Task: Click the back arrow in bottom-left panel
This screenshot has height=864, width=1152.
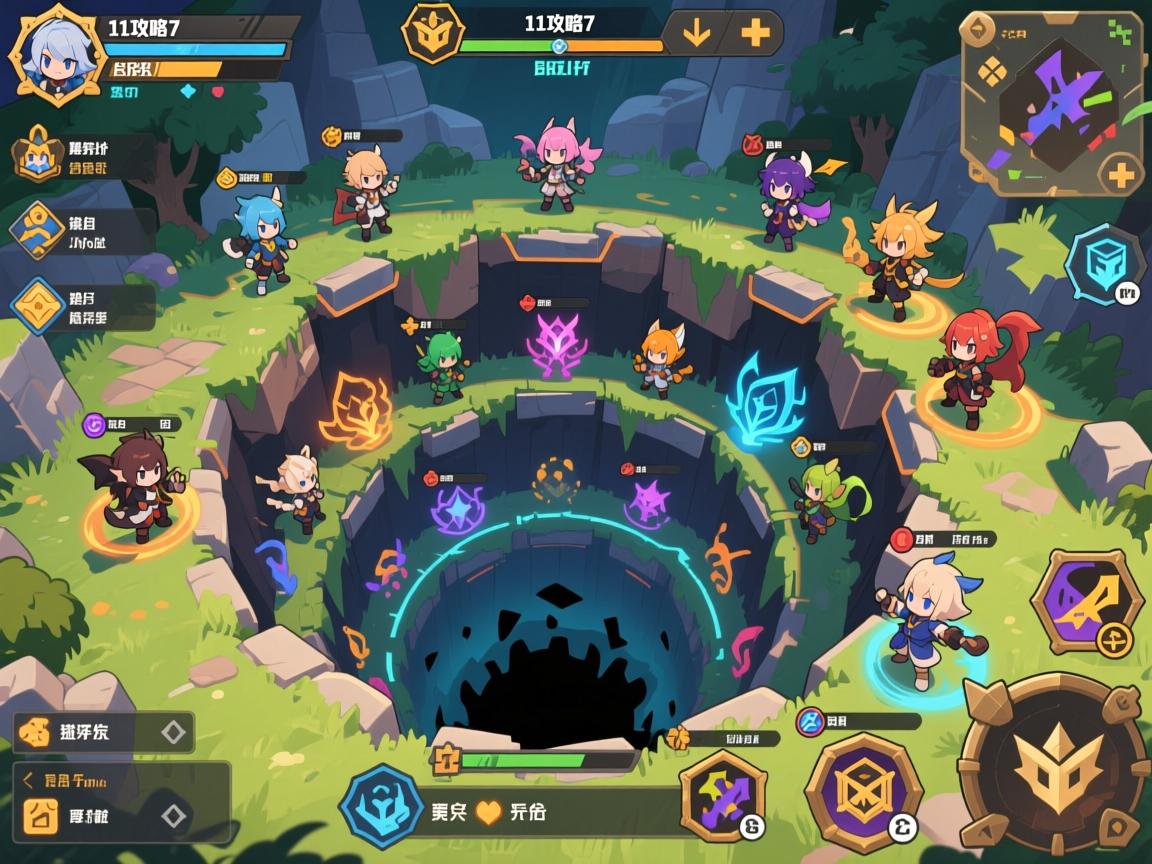Action: pyautogui.click(x=29, y=780)
